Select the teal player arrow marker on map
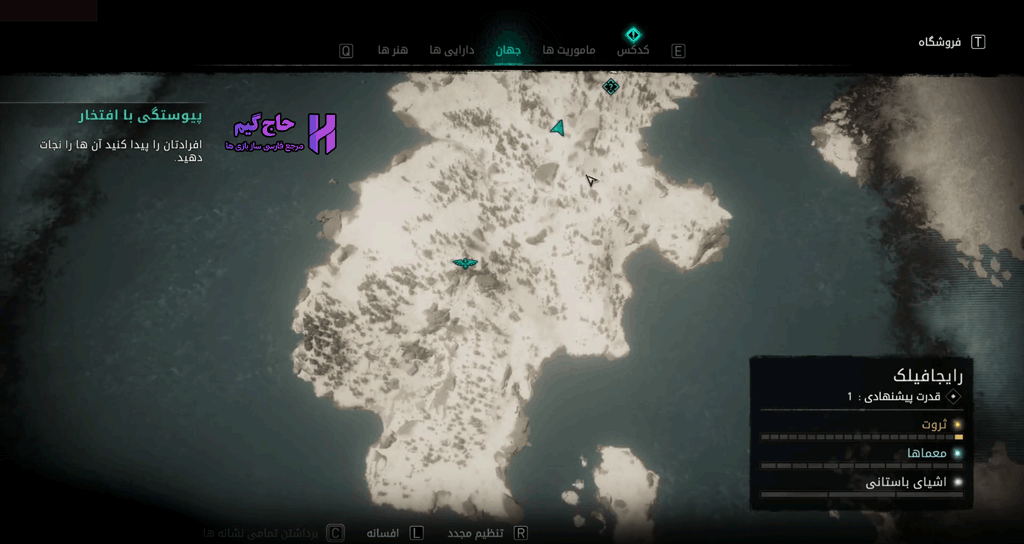The height and width of the screenshot is (544, 1024). coord(558,127)
